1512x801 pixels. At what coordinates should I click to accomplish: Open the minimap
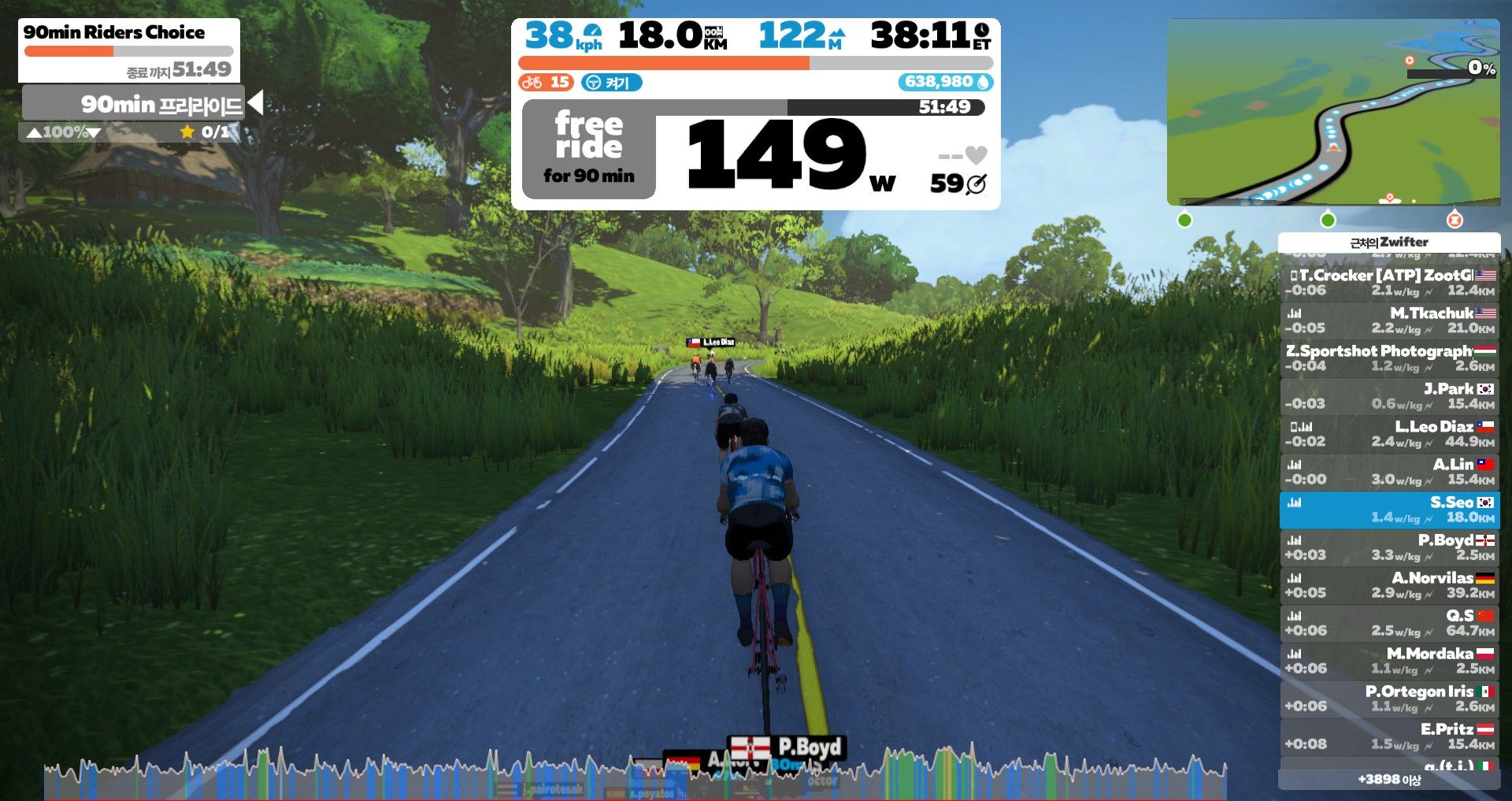(x=1332, y=112)
